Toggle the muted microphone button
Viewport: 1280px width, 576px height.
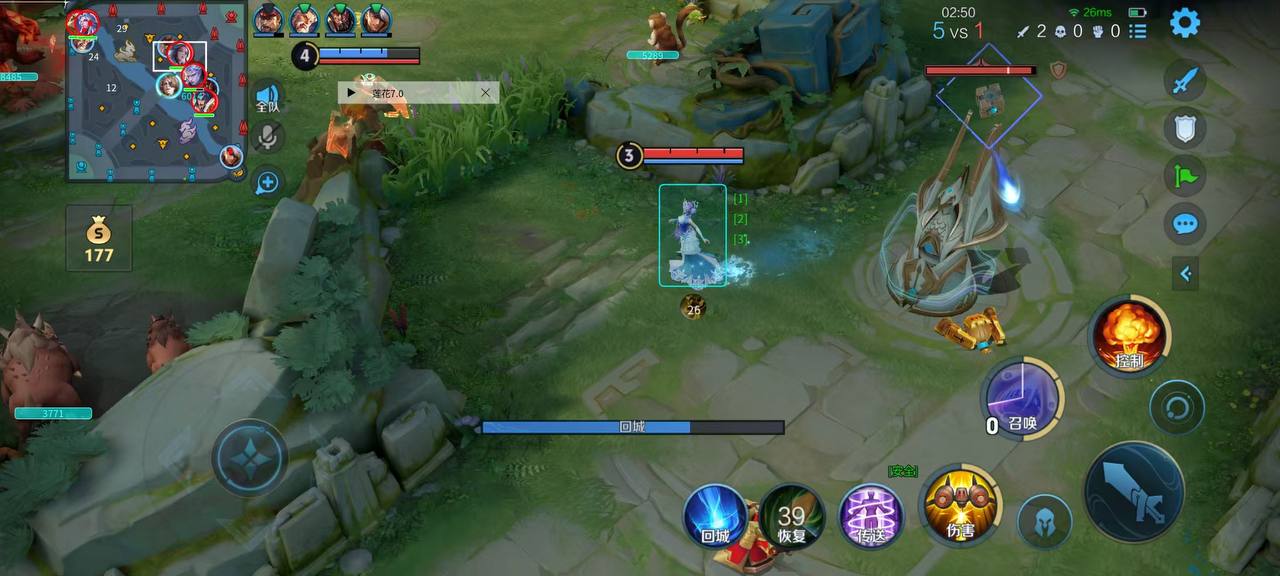pyautogui.click(x=268, y=138)
